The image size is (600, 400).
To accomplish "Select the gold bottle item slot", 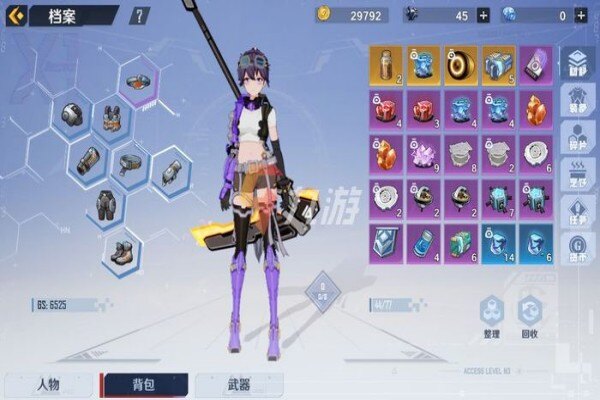I will [387, 63].
